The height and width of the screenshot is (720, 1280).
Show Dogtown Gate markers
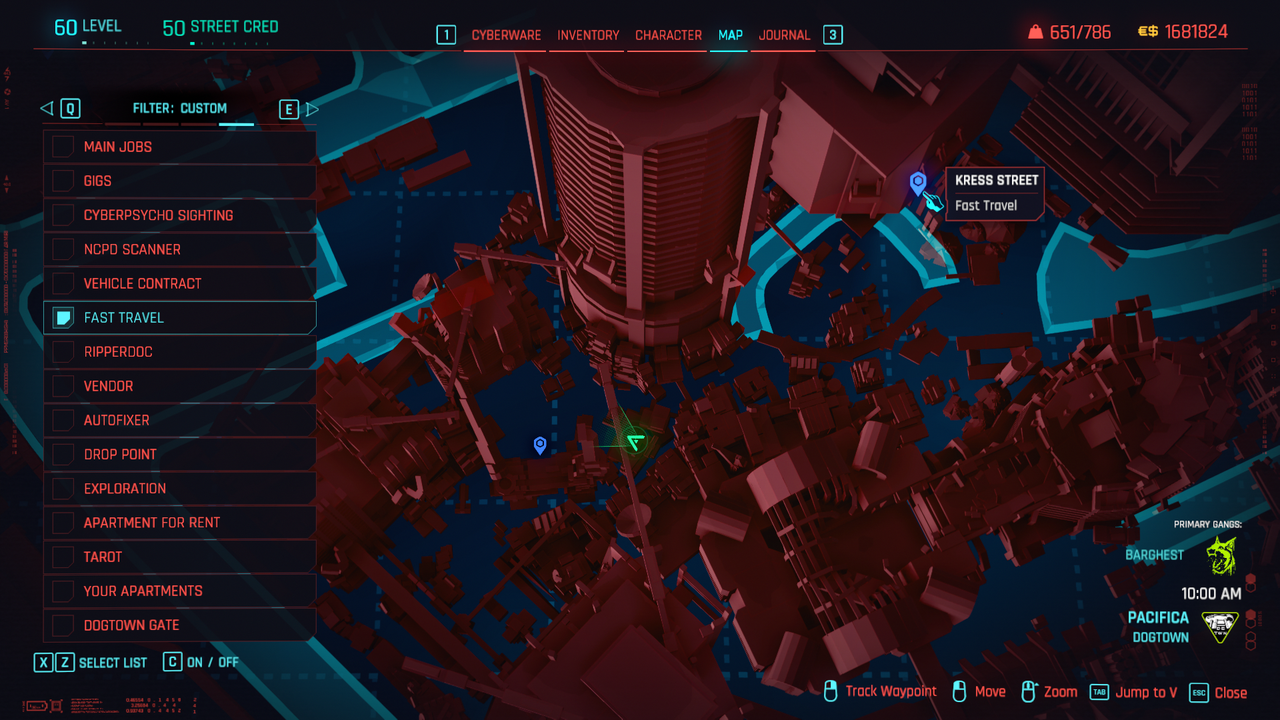(64, 625)
